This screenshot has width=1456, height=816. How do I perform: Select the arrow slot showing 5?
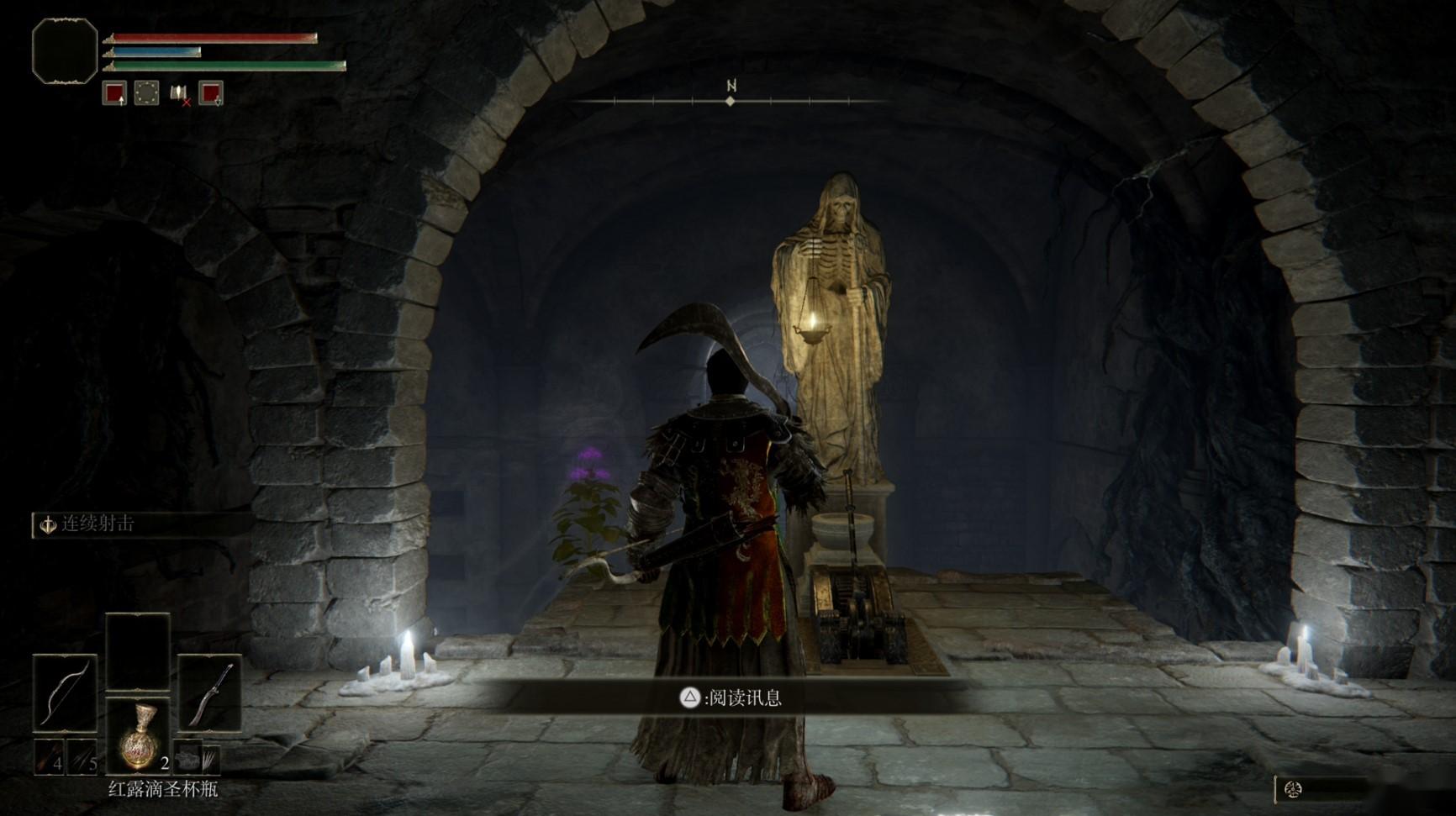pos(83,758)
